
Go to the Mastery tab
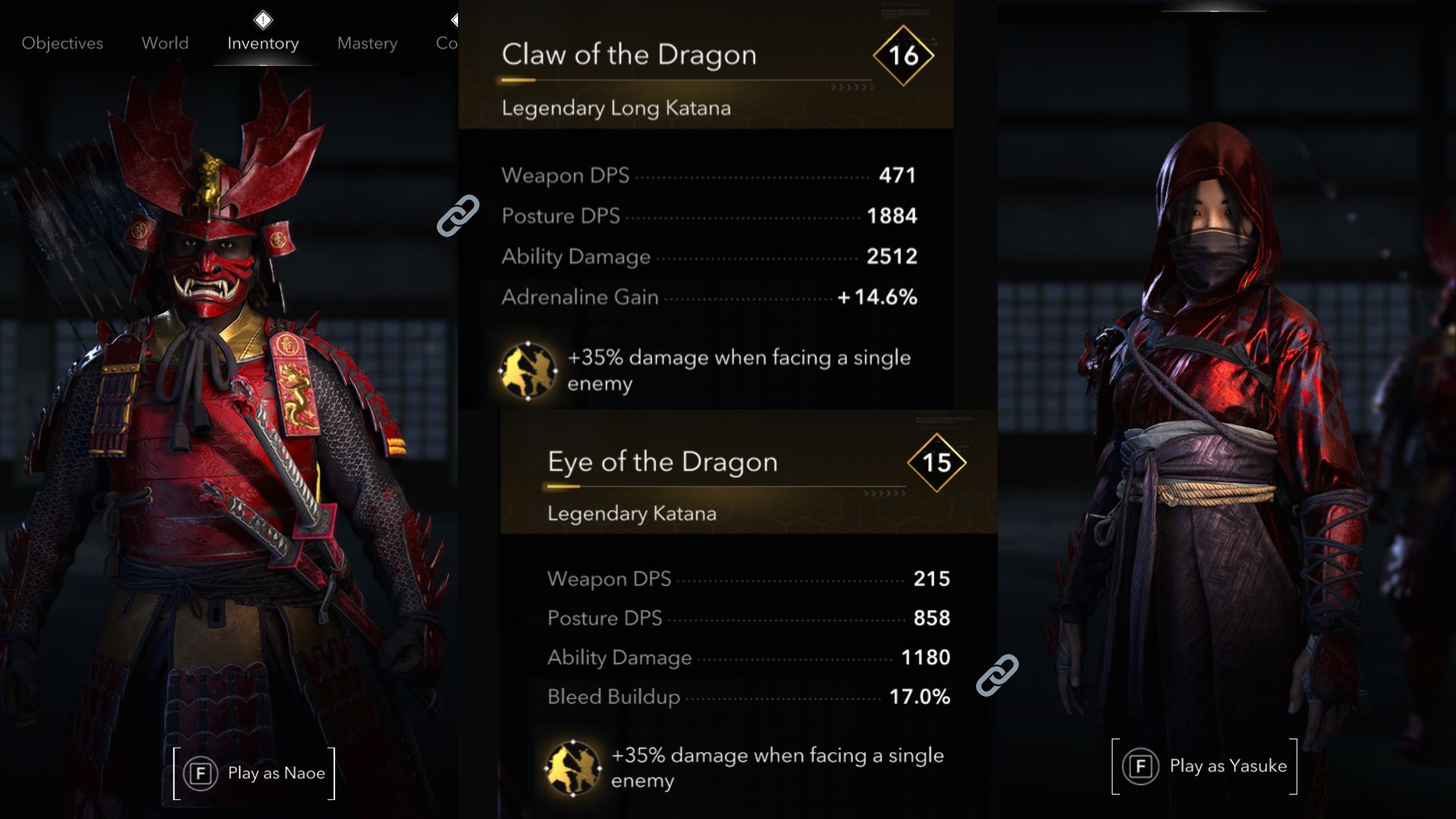(x=367, y=43)
